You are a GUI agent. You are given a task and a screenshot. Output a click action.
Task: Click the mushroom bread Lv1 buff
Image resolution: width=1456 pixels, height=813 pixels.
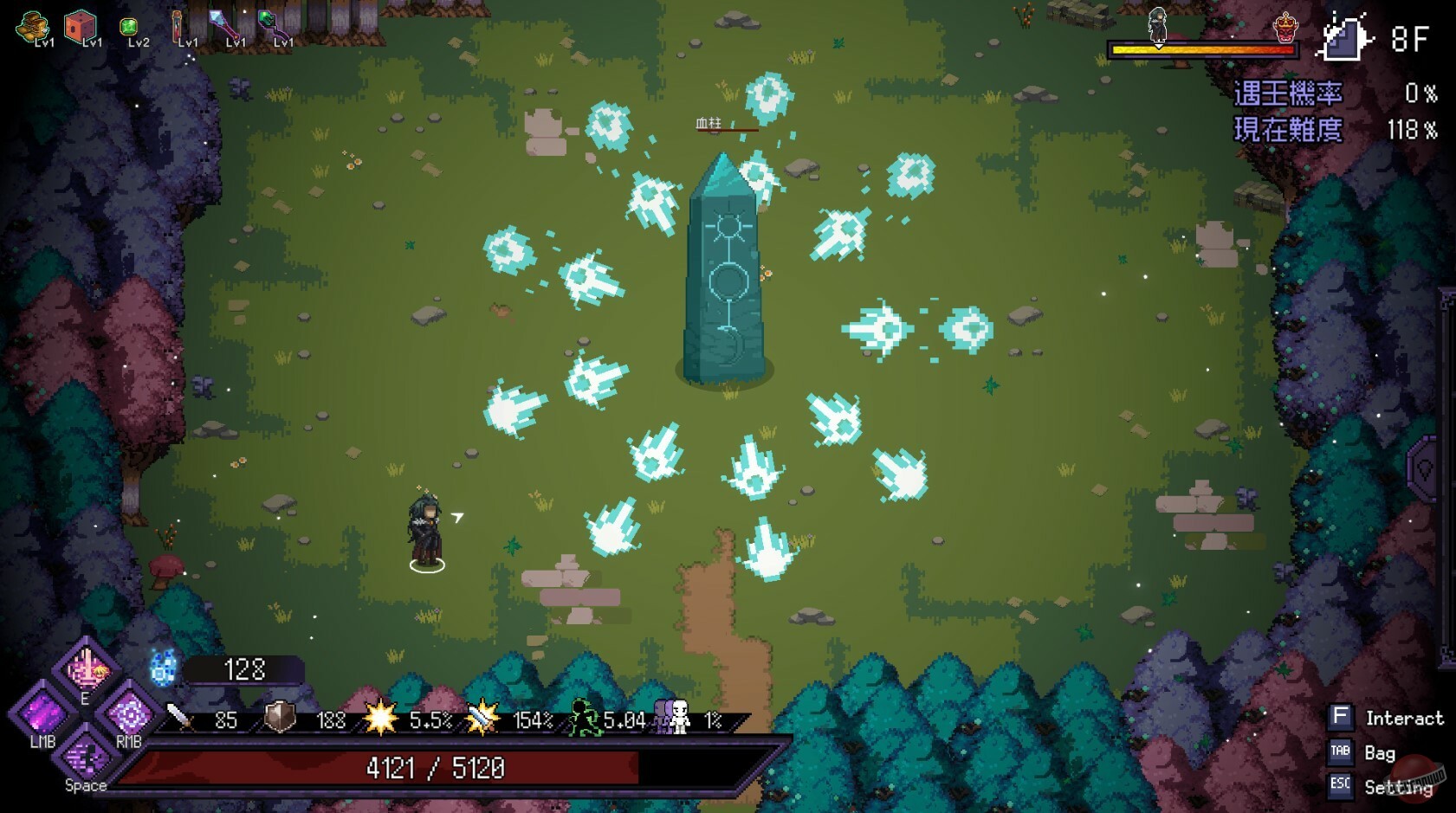click(32, 24)
